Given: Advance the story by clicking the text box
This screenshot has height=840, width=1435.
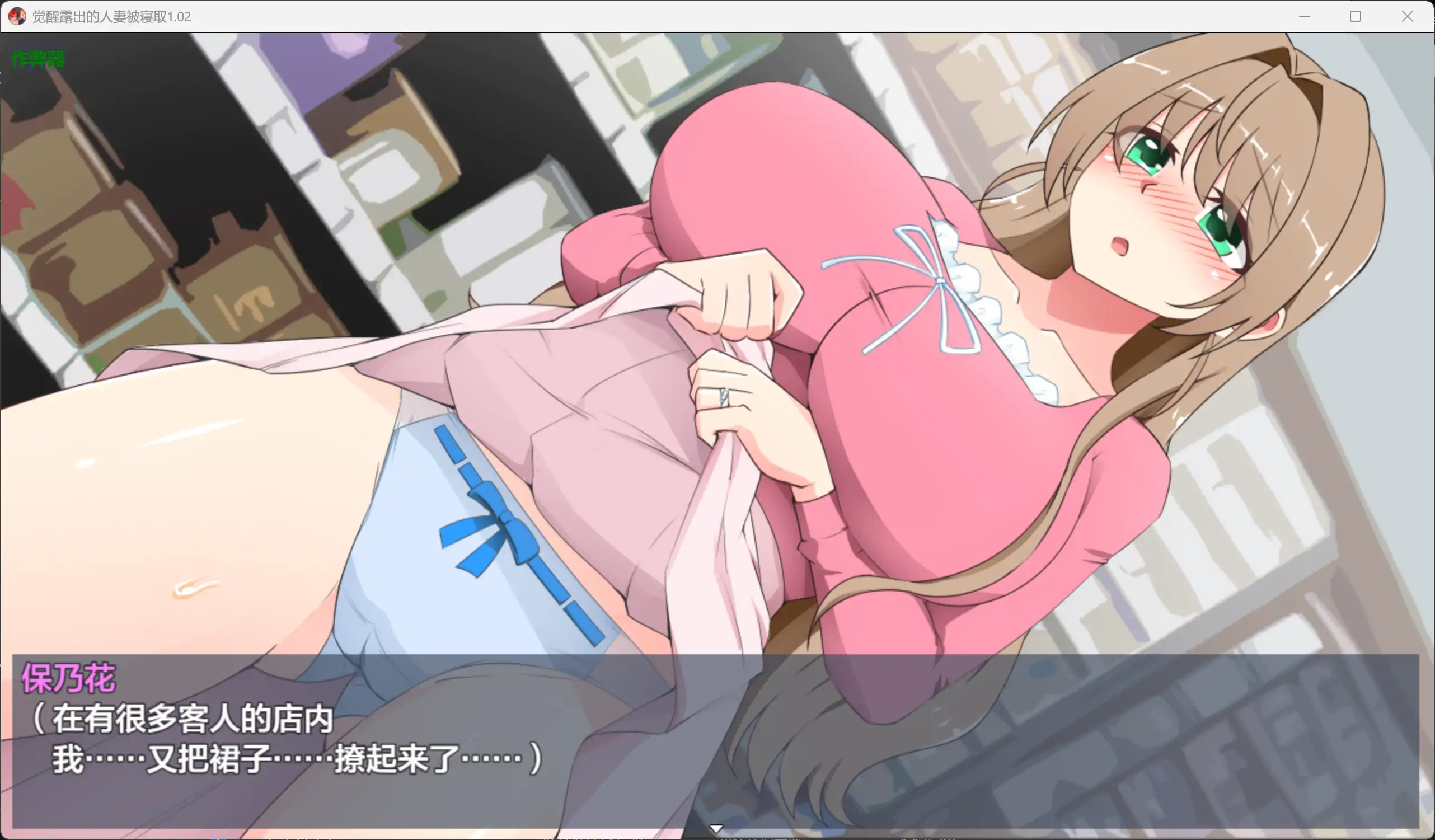Looking at the screenshot, I should click(456, 740).
